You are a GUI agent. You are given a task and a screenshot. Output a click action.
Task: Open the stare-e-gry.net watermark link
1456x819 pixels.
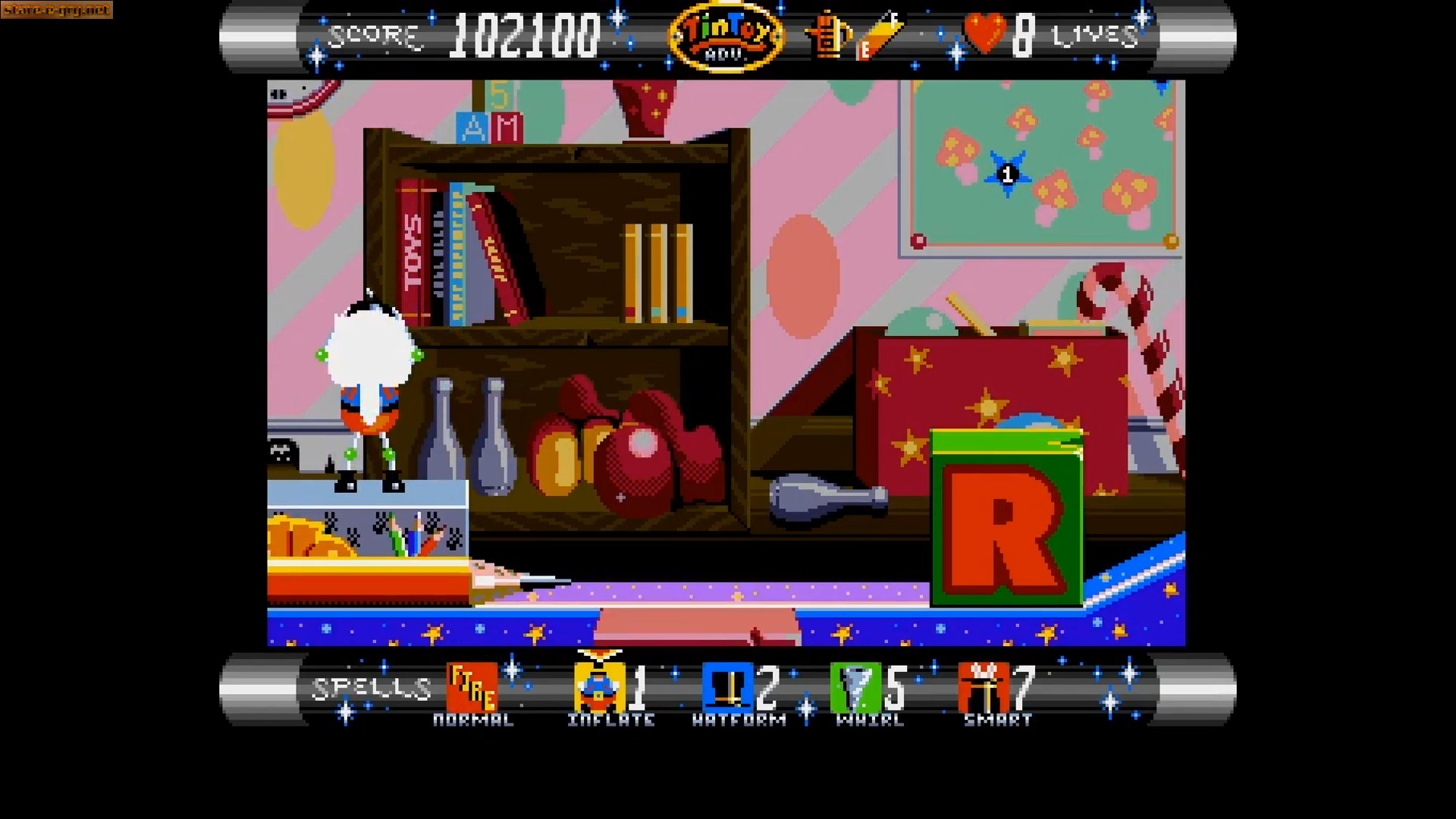pos(57,11)
